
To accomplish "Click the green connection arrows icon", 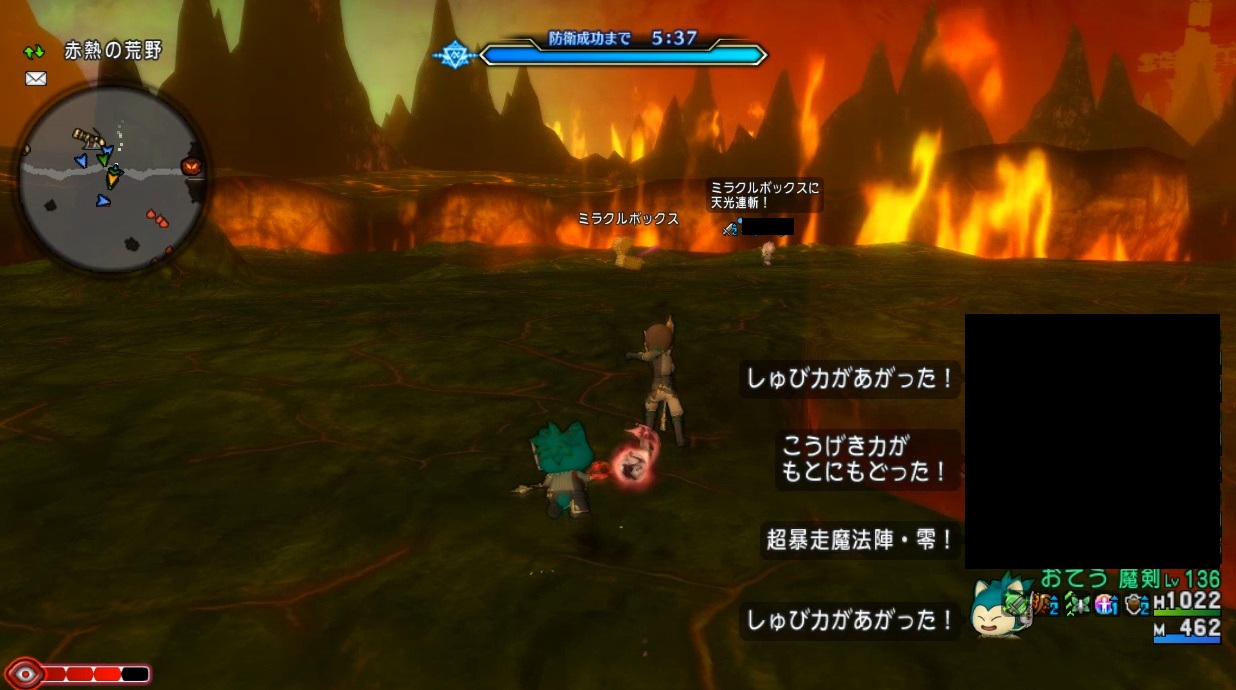I will (x=35, y=51).
